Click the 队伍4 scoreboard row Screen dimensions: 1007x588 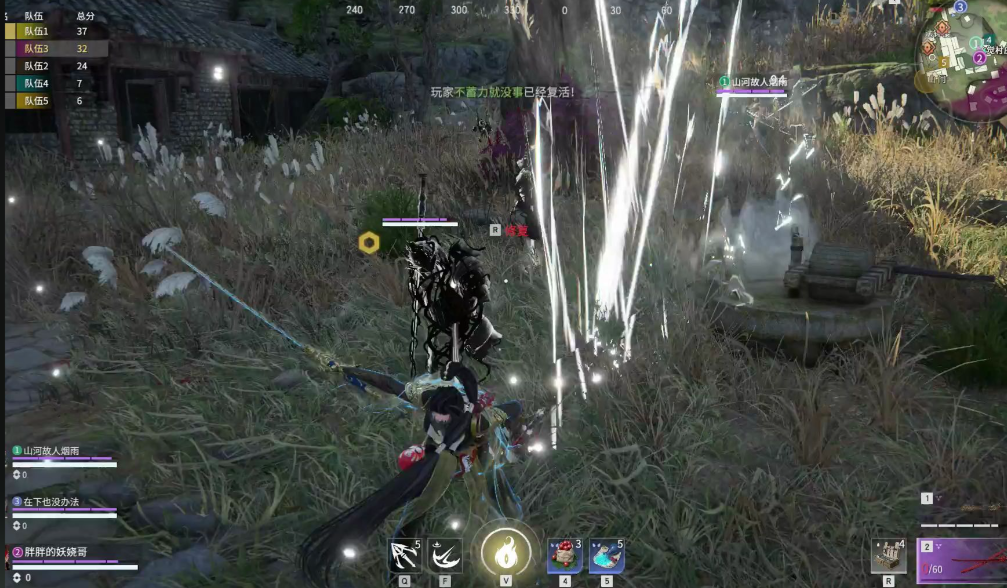click(50, 83)
